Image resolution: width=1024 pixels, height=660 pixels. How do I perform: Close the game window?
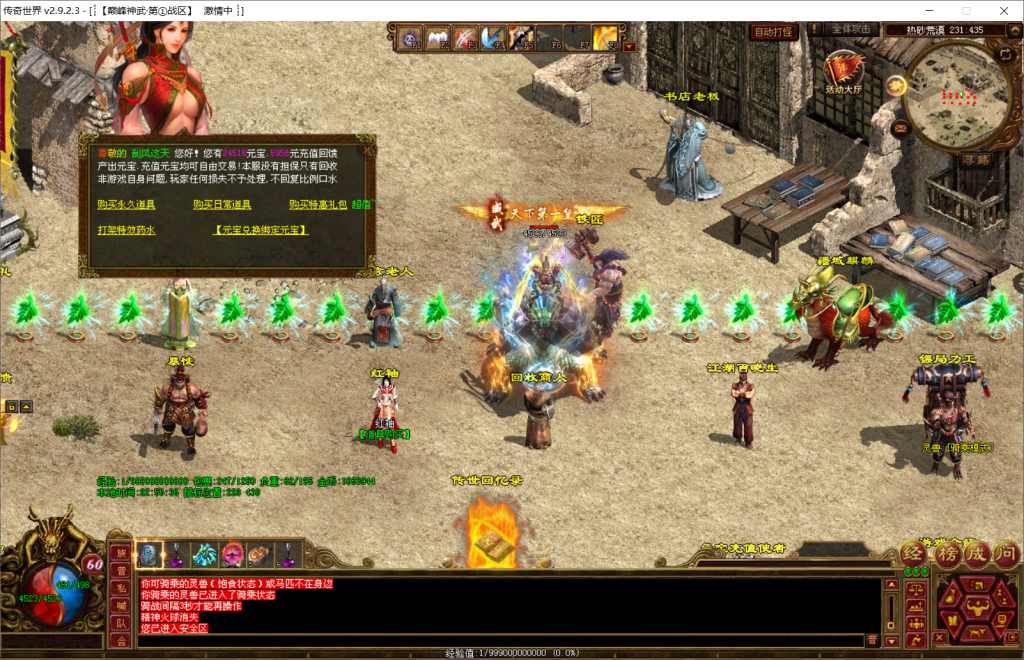tap(1001, 10)
